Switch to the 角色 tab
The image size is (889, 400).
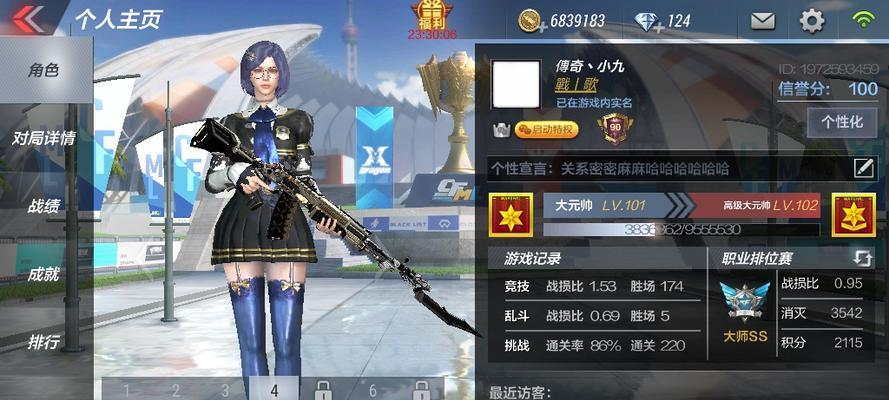tap(44, 71)
